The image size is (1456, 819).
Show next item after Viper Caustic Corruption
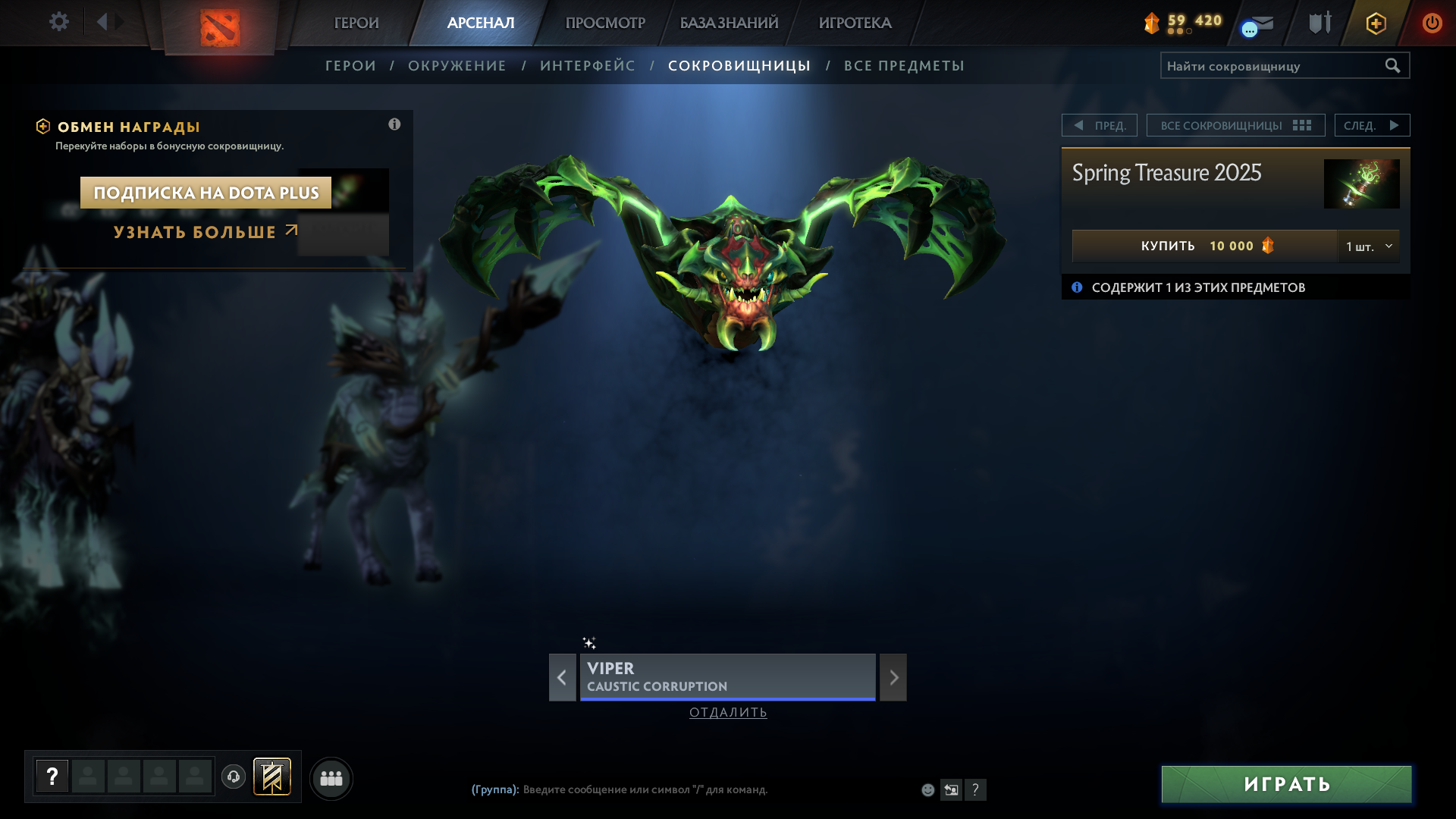coord(893,677)
